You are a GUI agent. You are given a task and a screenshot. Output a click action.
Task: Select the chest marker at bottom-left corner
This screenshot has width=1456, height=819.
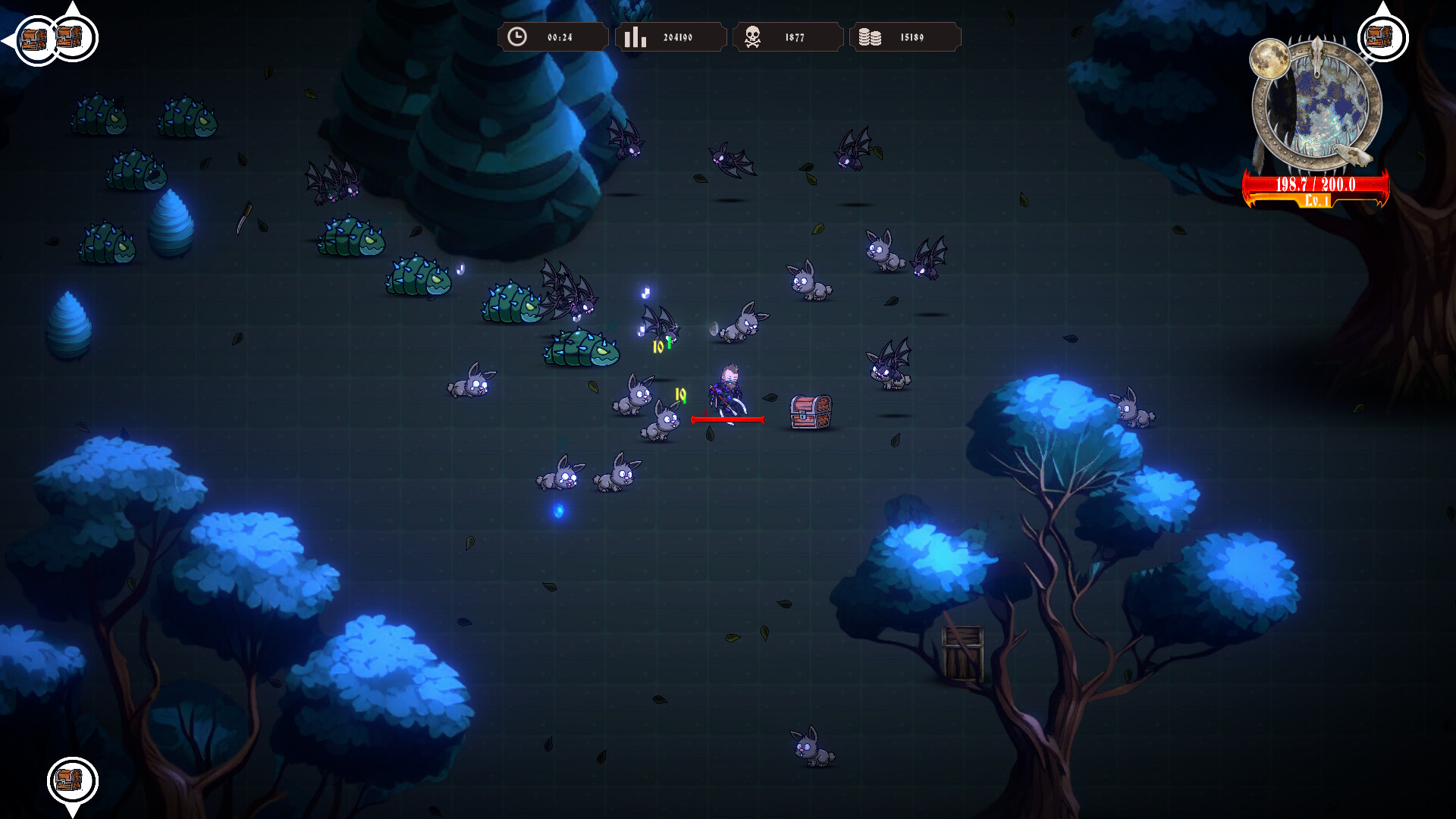tap(72, 780)
